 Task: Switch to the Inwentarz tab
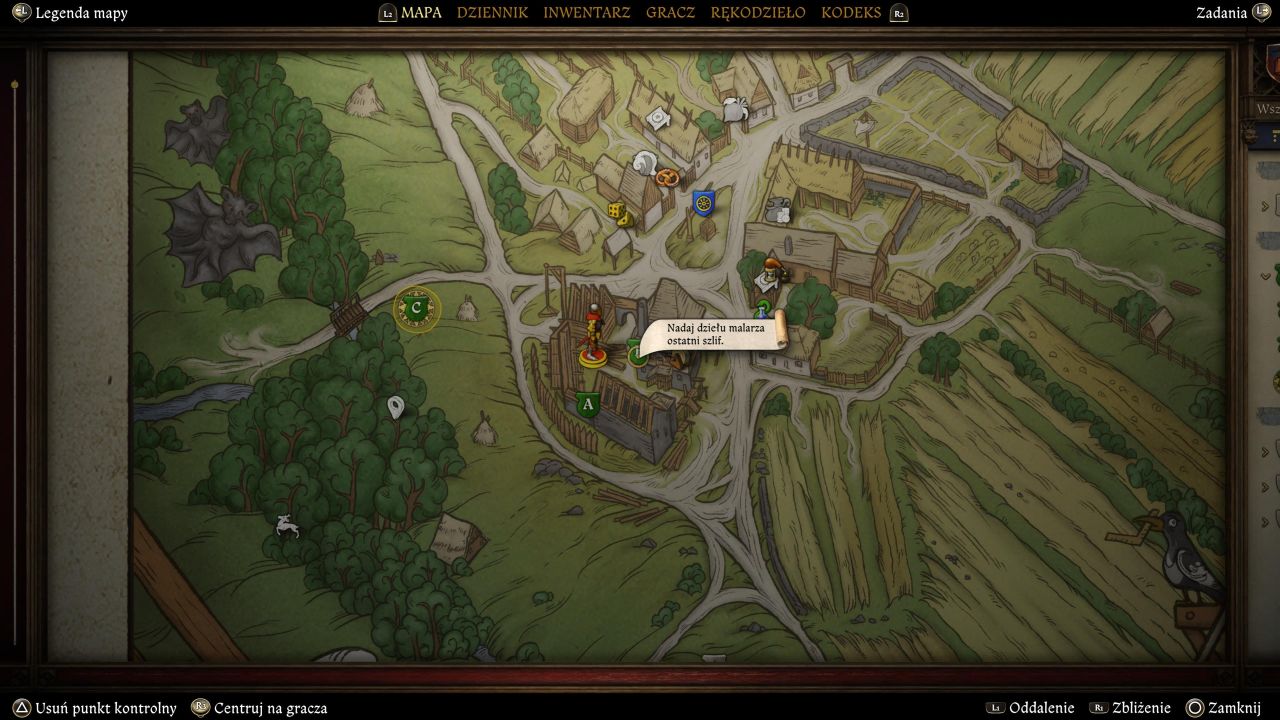click(x=586, y=13)
